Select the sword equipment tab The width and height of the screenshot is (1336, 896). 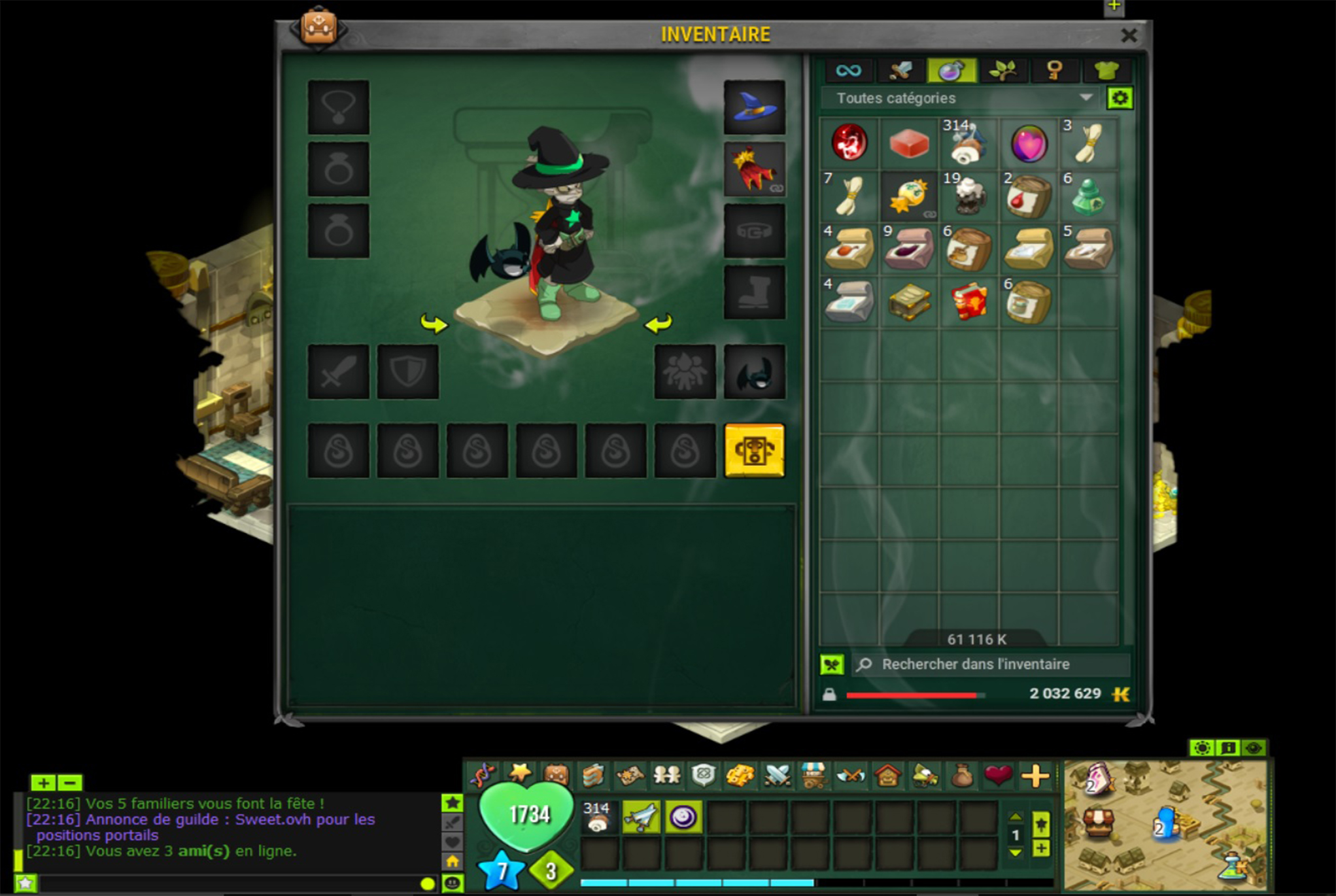point(900,70)
